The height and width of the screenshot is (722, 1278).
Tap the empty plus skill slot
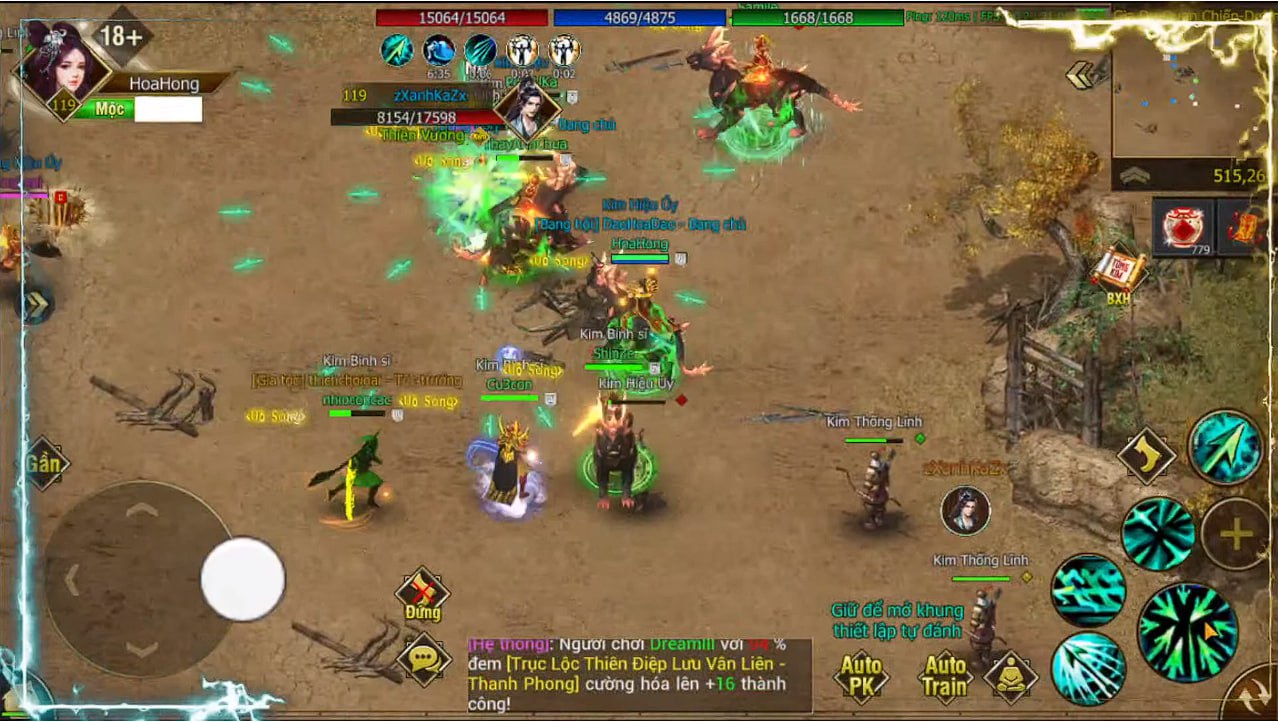coord(1236,534)
